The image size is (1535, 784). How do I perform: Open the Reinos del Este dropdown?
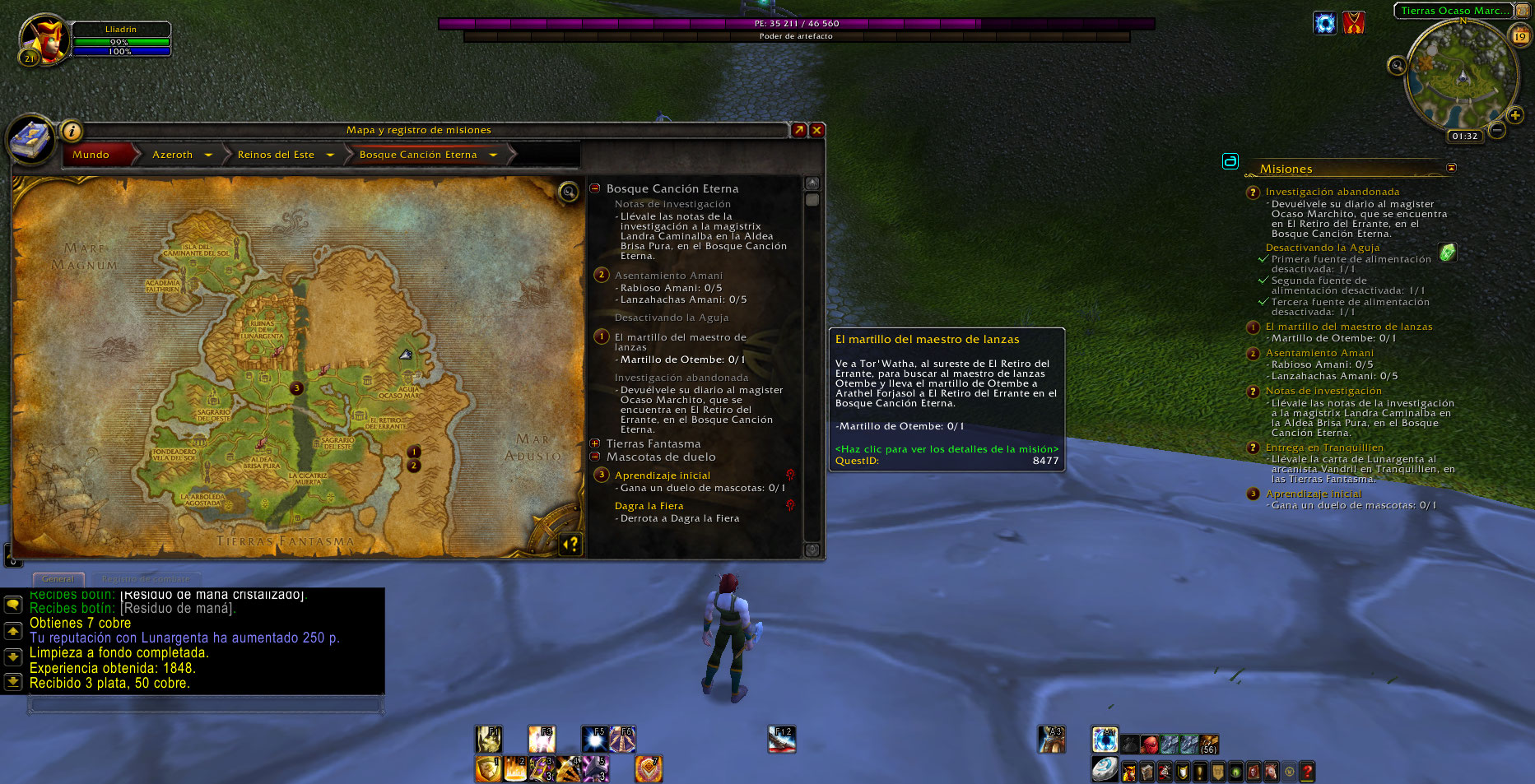(x=330, y=155)
